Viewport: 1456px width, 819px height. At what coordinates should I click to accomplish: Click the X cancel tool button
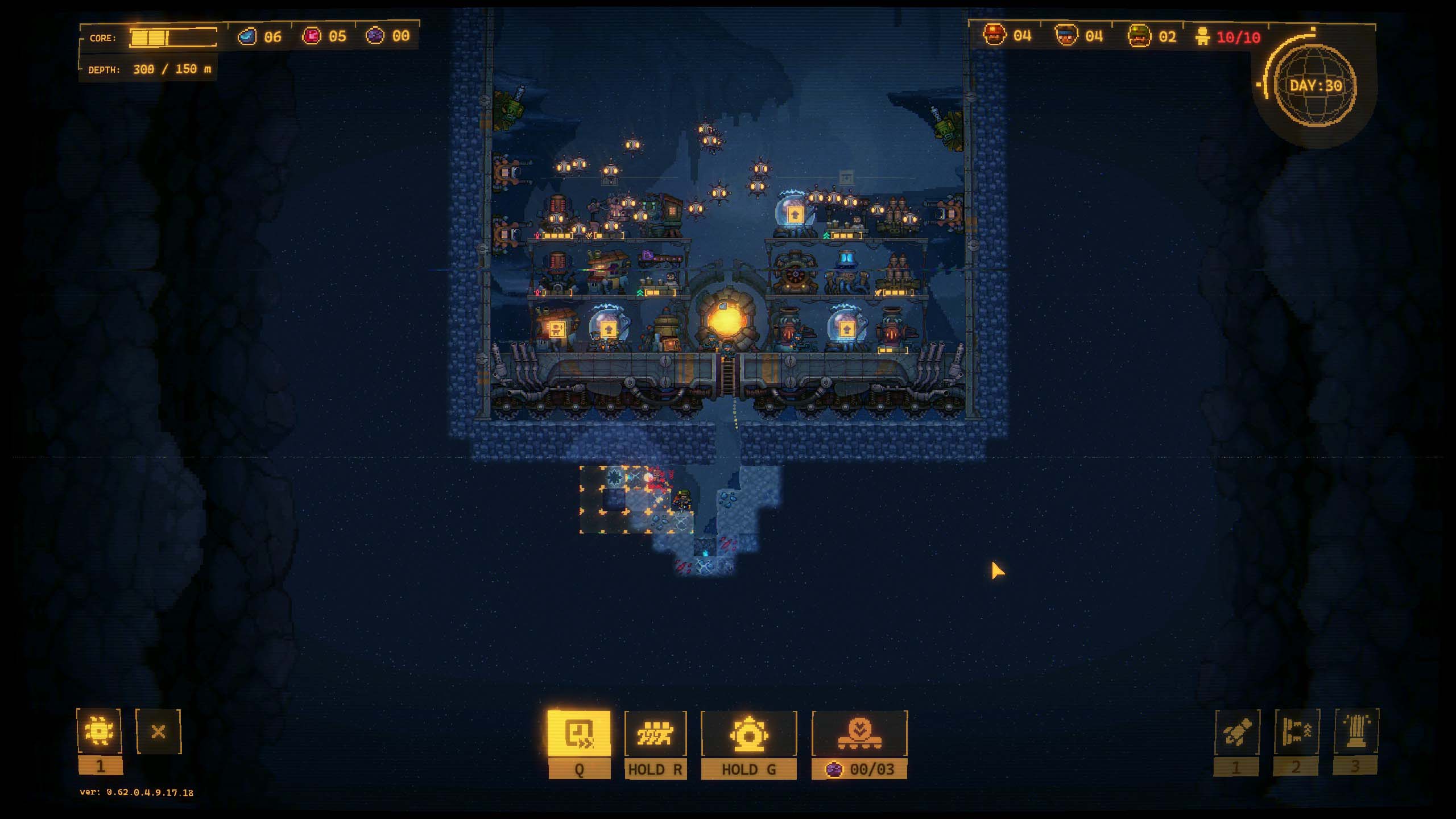coord(158,731)
